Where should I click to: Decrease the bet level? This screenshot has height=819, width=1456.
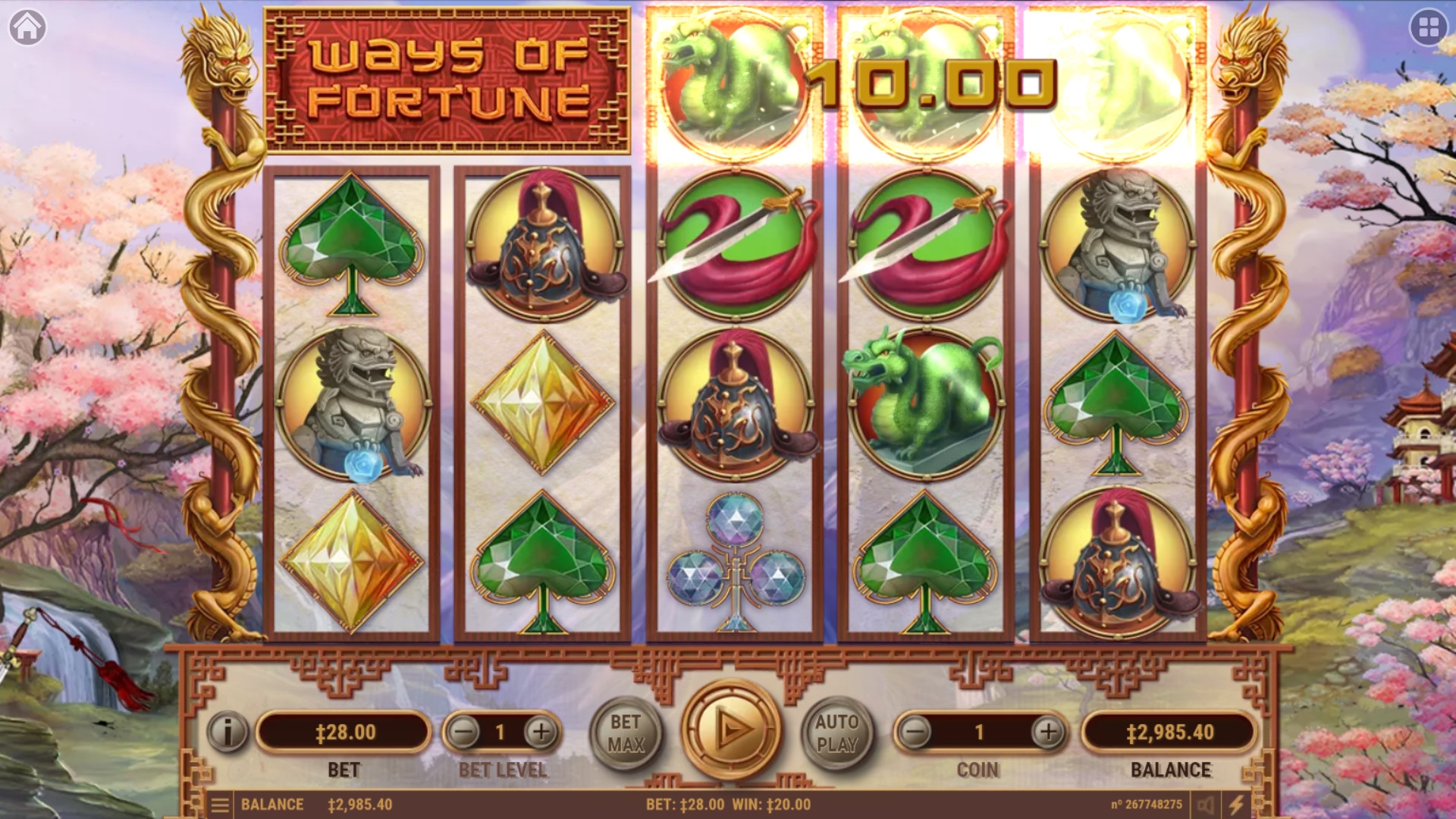[463, 732]
